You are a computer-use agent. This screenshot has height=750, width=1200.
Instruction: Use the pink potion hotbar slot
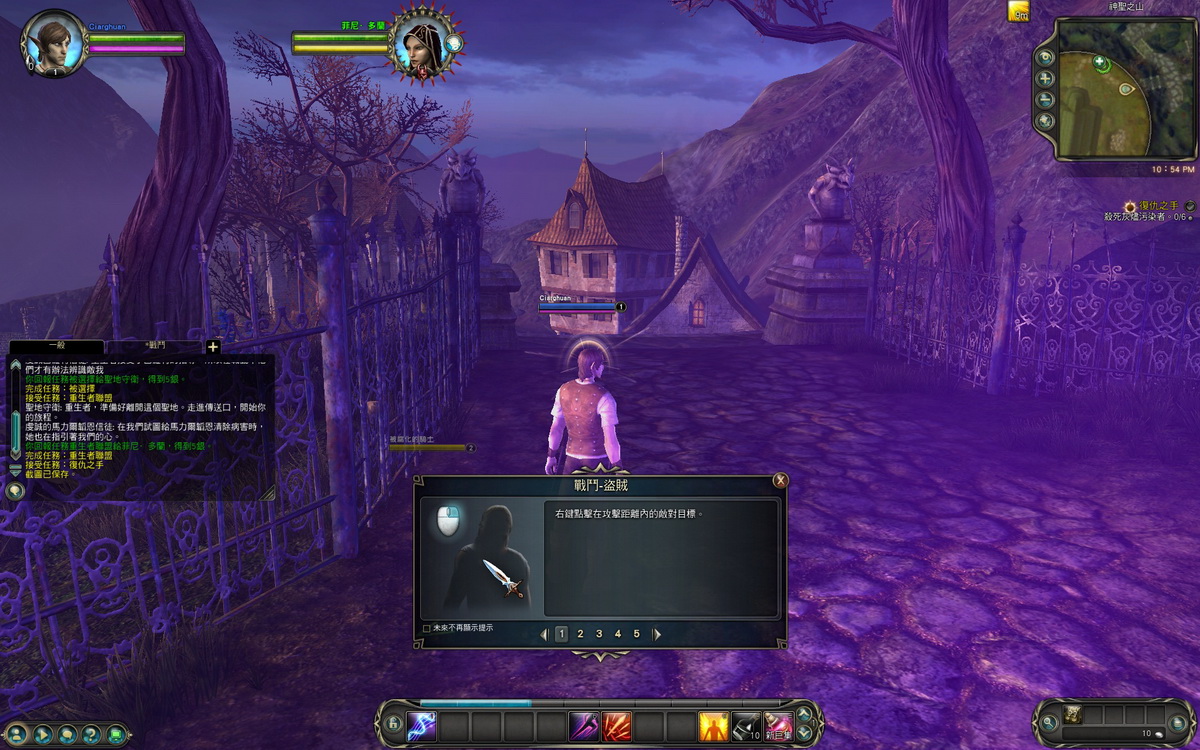778,725
